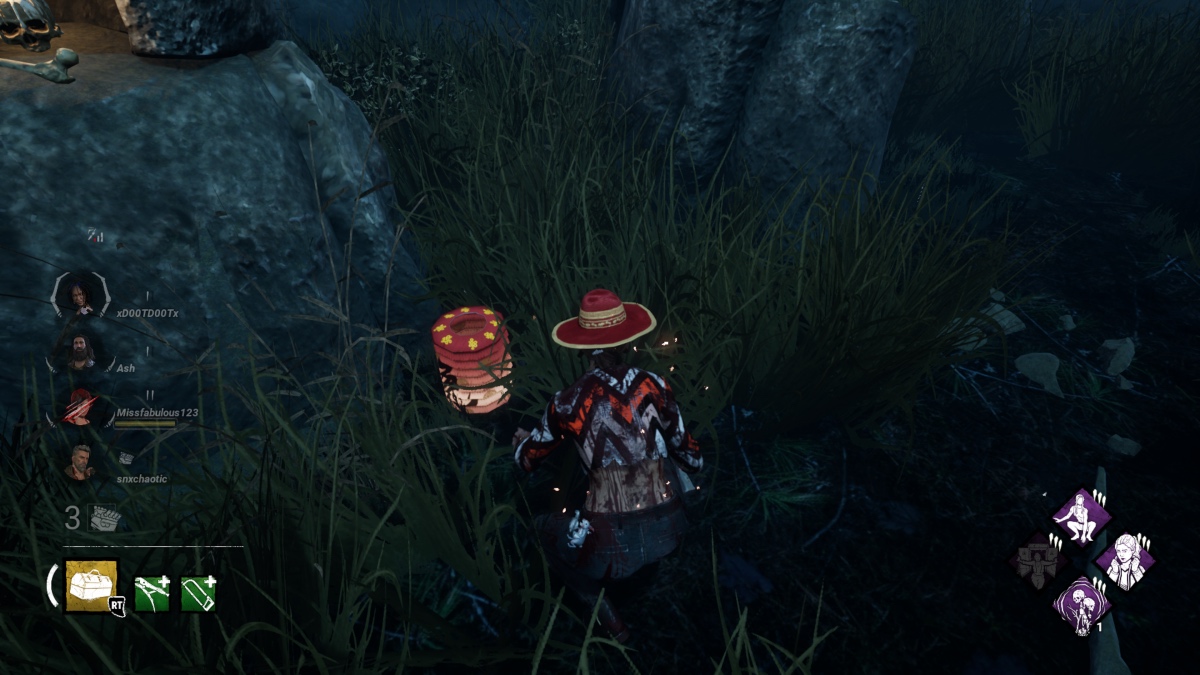Select snxchaotic's survivor portrait

(x=80, y=462)
